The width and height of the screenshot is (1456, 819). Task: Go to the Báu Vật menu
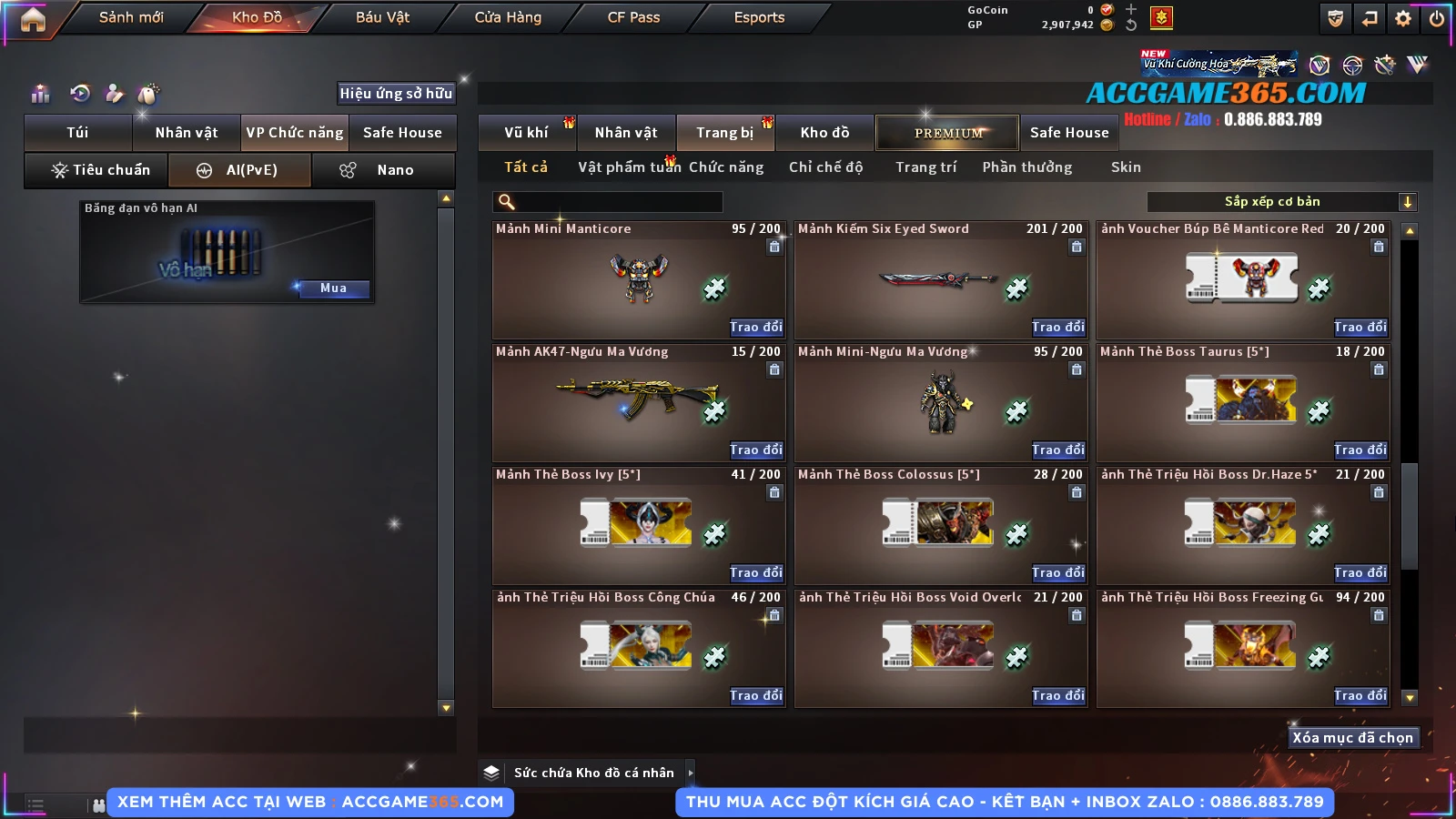pyautogui.click(x=382, y=17)
